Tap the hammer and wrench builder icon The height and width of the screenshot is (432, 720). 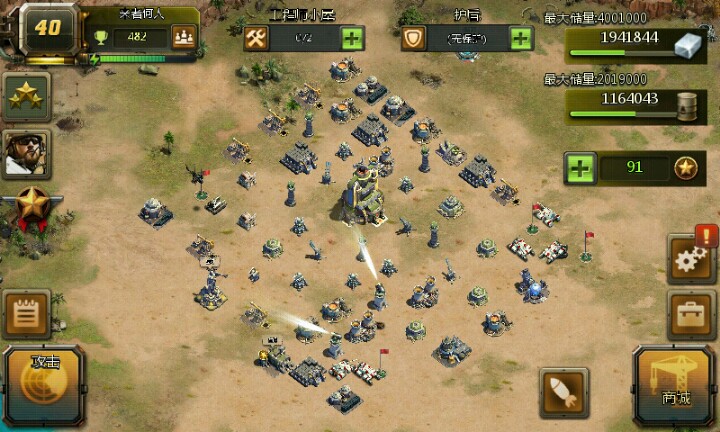point(256,39)
